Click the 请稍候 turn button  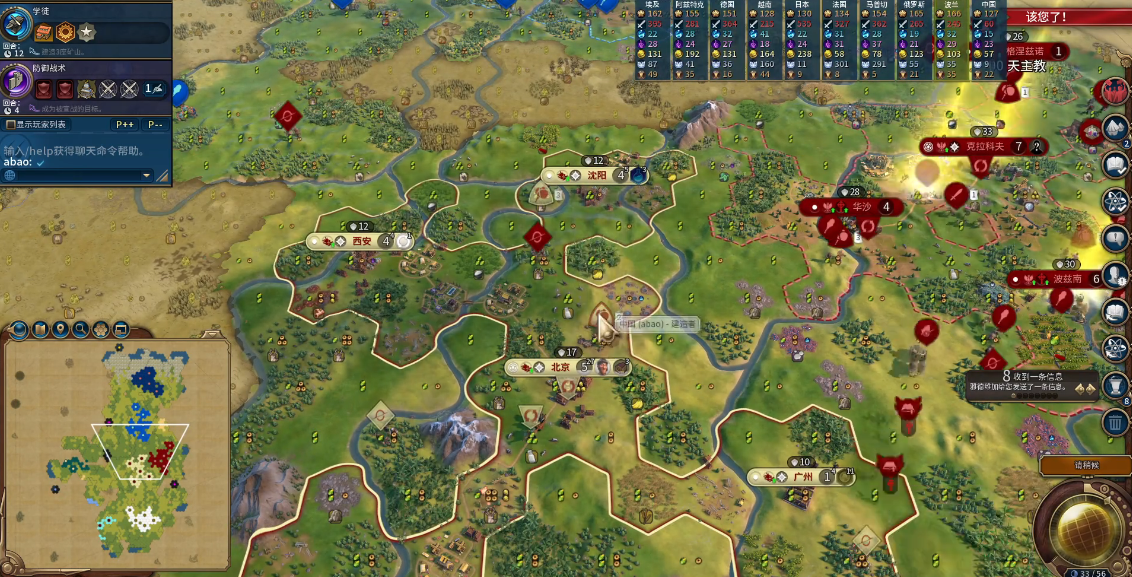point(1086,465)
